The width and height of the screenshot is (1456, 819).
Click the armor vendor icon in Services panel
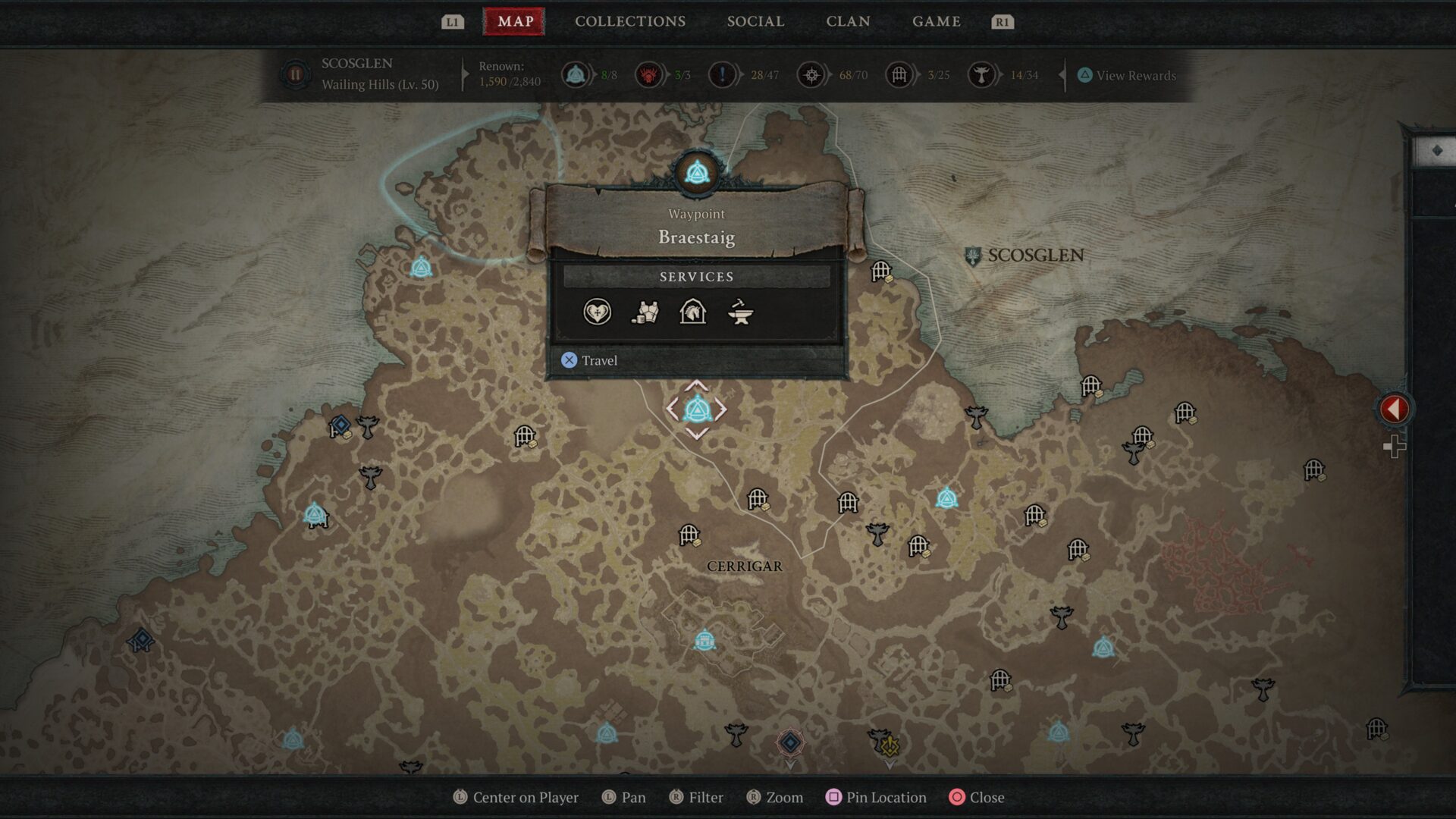pyautogui.click(x=643, y=312)
